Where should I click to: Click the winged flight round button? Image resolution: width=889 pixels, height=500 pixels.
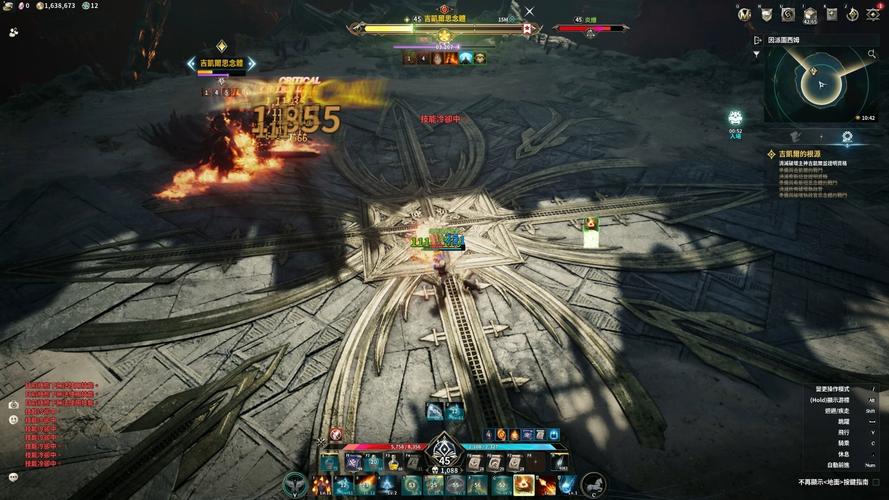click(296, 484)
